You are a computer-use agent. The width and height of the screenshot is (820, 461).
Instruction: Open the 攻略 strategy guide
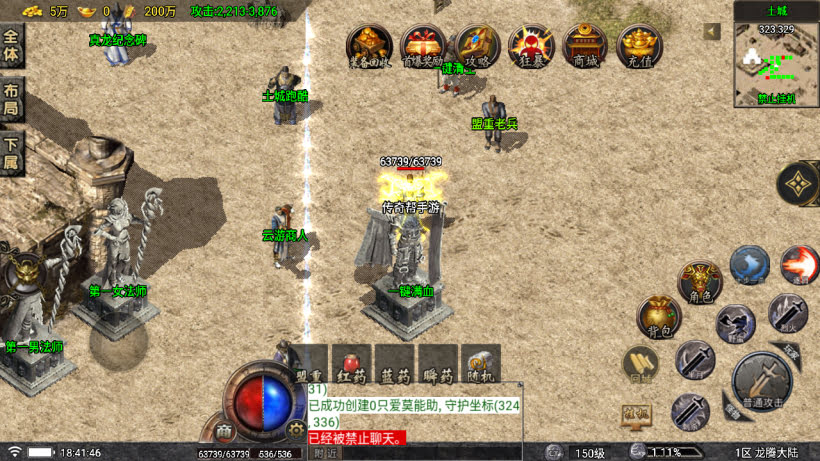point(477,46)
